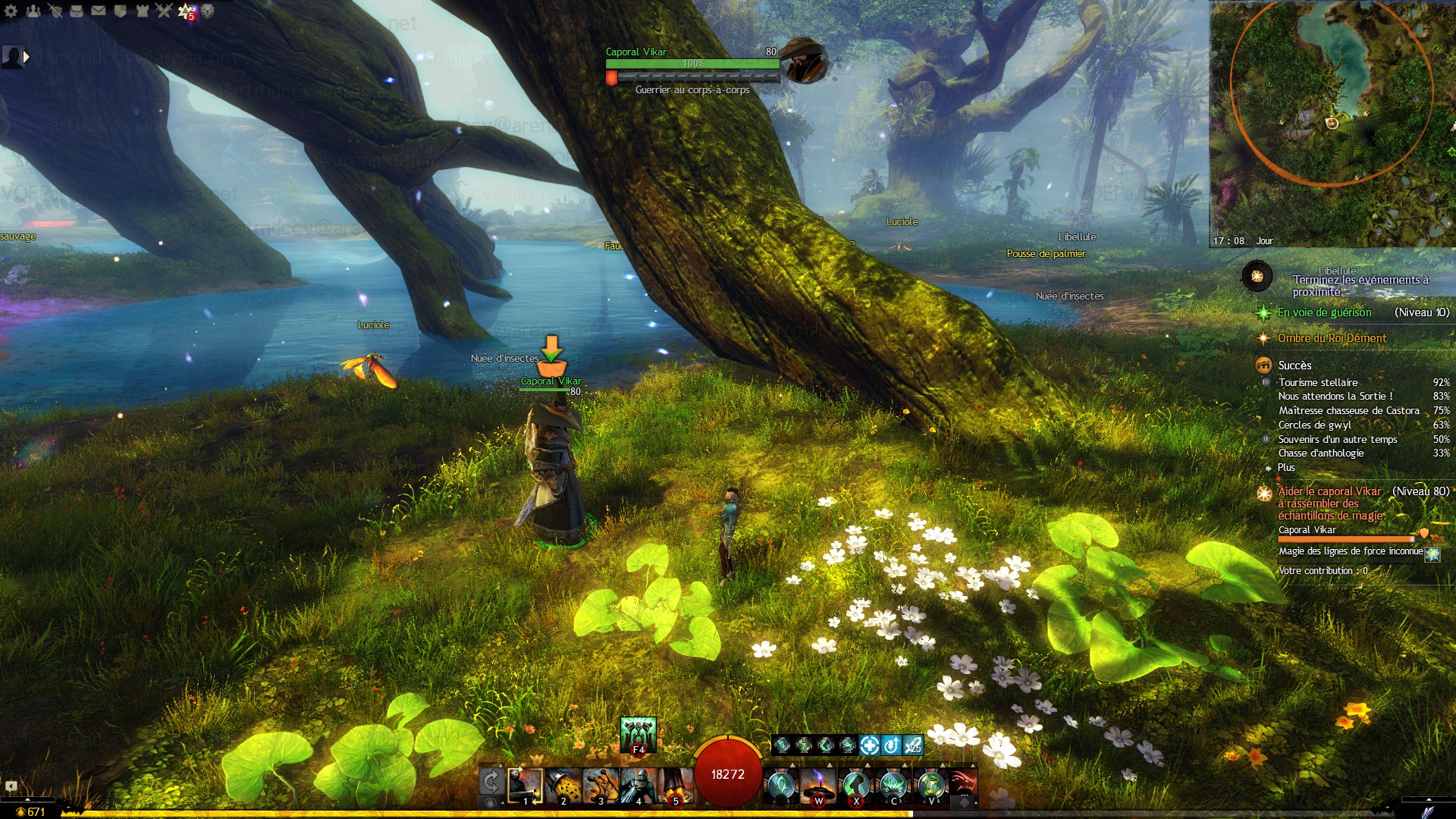Open the contacts and friends panel
This screenshot has width=1456, height=819.
click(x=33, y=11)
